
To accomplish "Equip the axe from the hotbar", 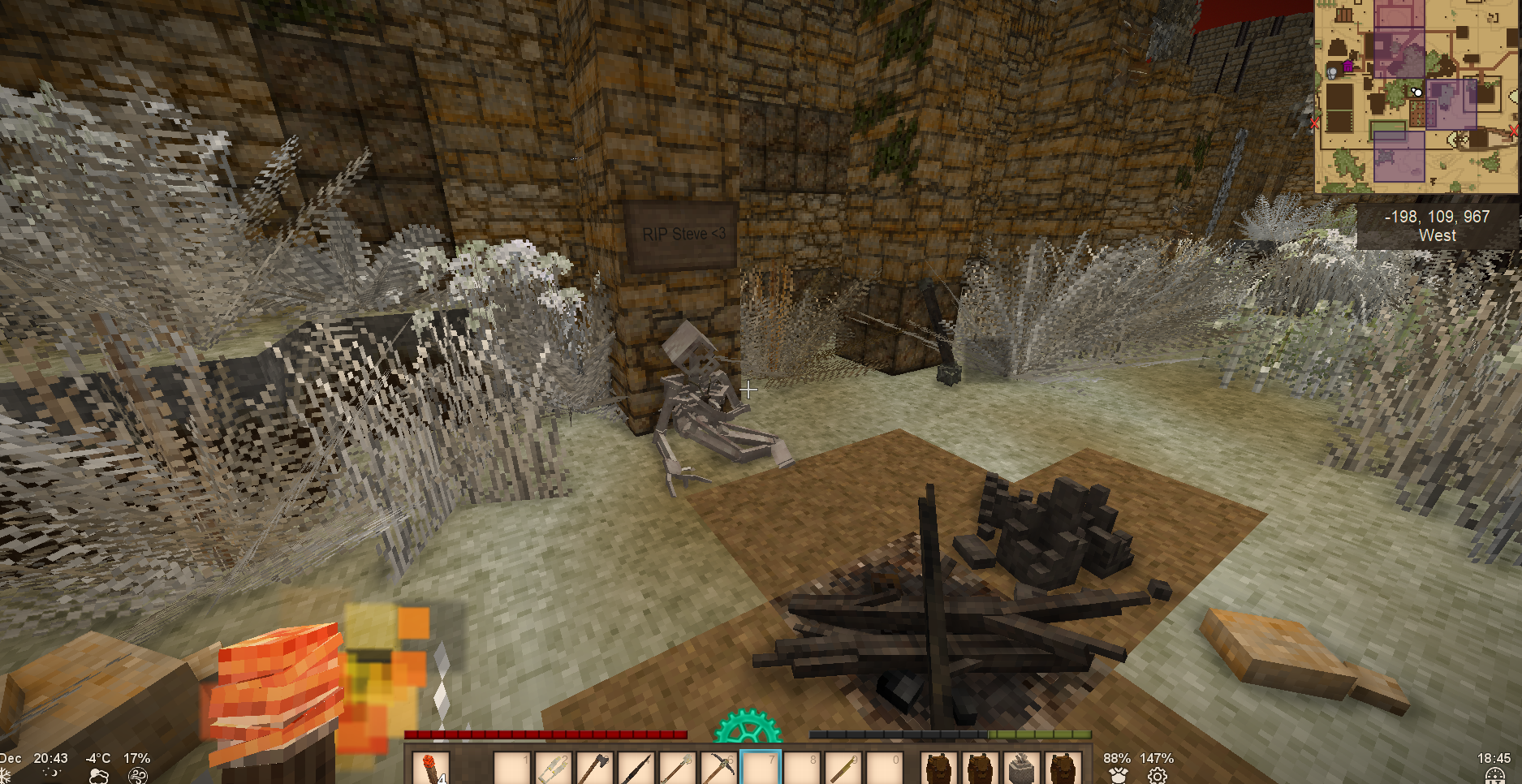I will point(594,768).
